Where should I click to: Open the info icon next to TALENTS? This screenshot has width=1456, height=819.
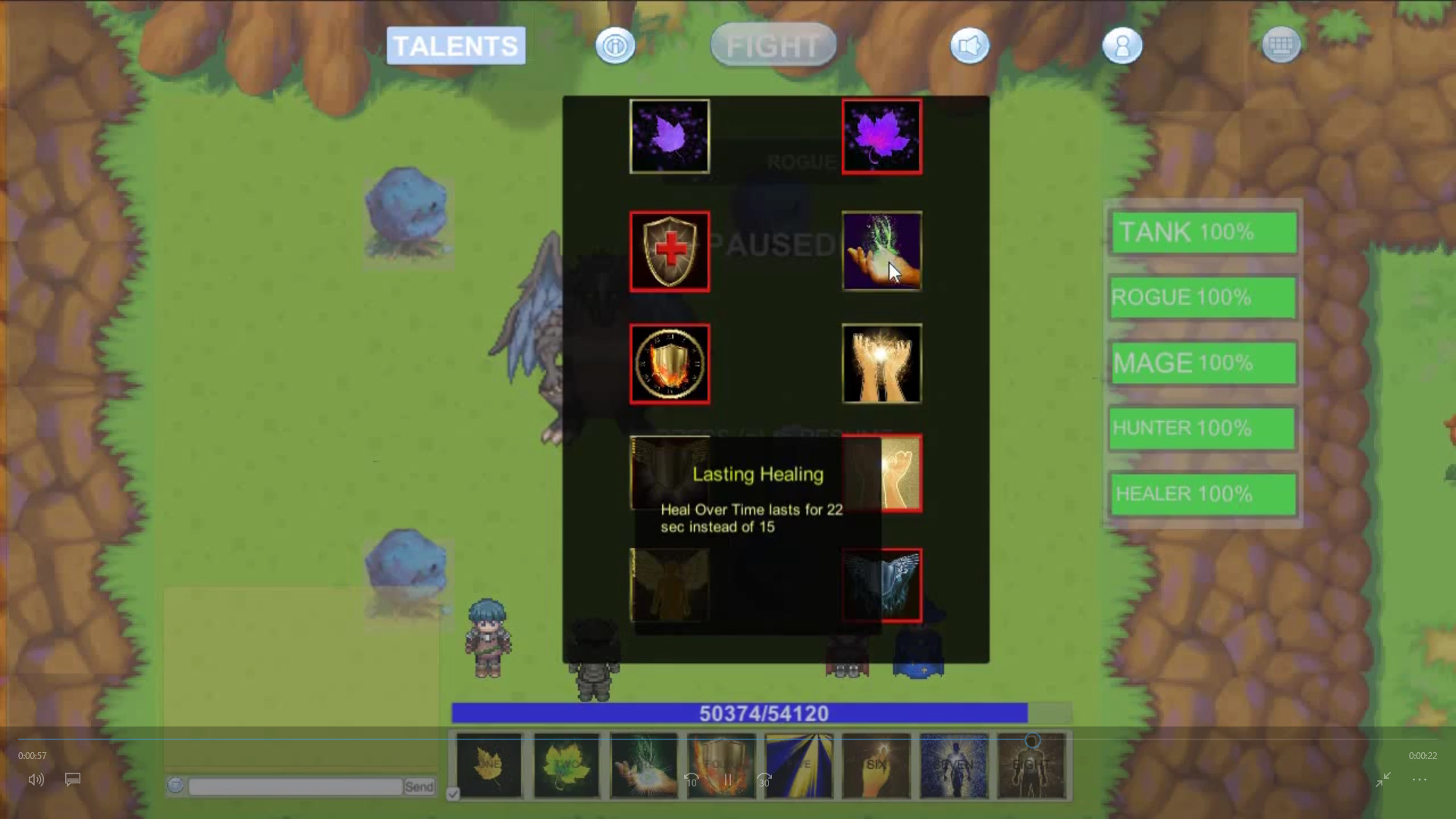point(615,45)
